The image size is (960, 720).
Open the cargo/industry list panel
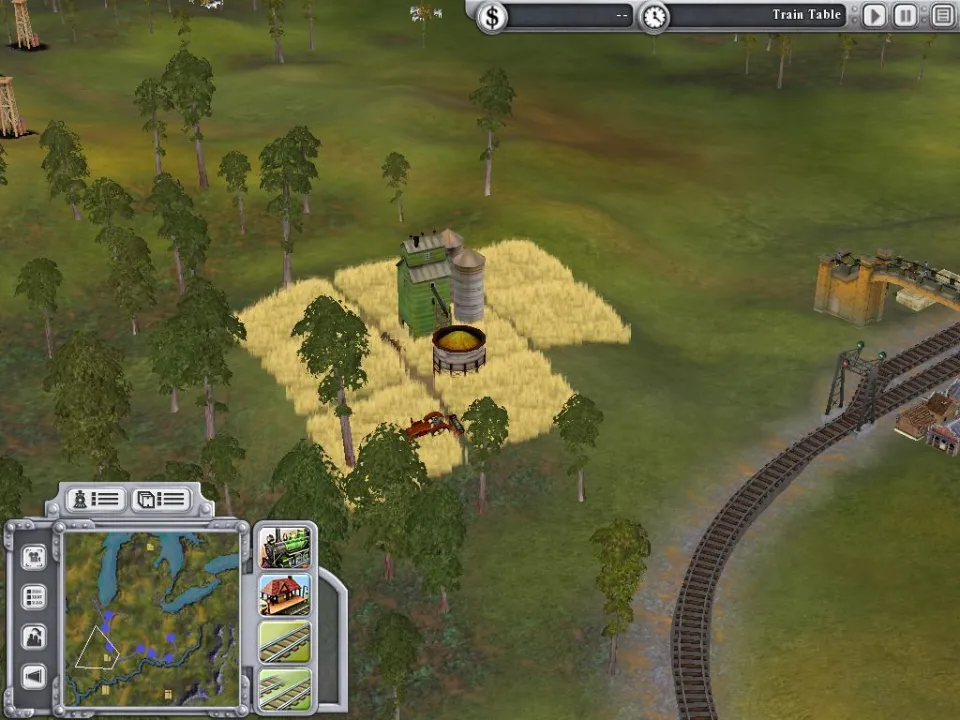[x=160, y=499]
